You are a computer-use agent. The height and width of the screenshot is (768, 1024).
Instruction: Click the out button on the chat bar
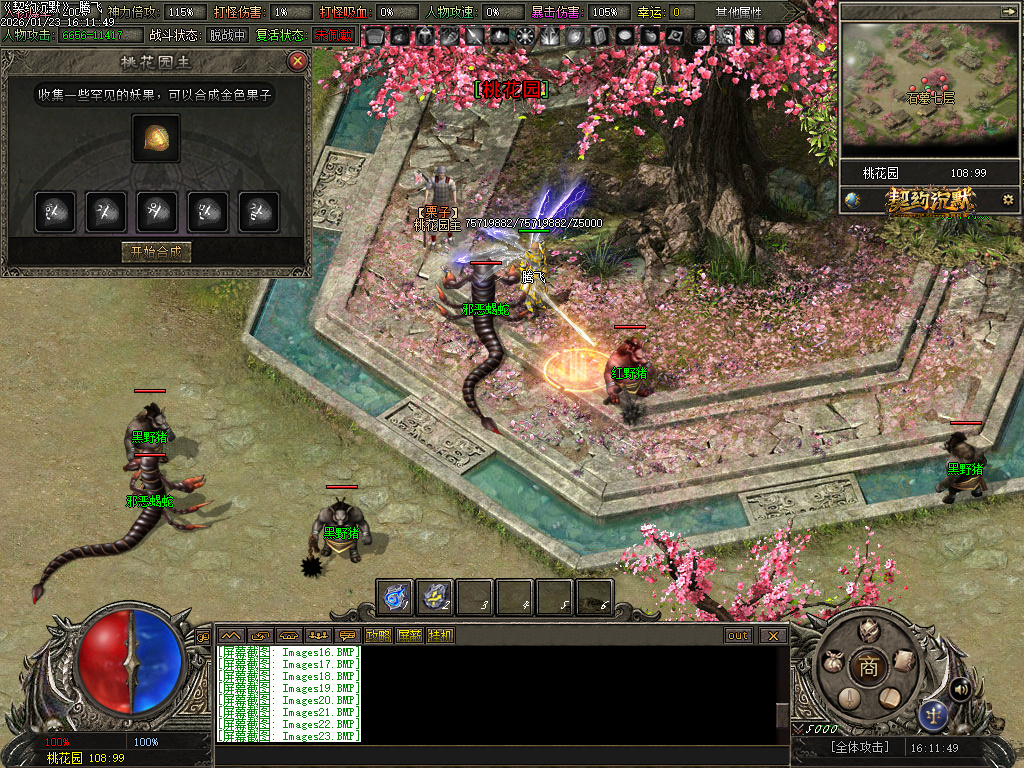pos(738,635)
